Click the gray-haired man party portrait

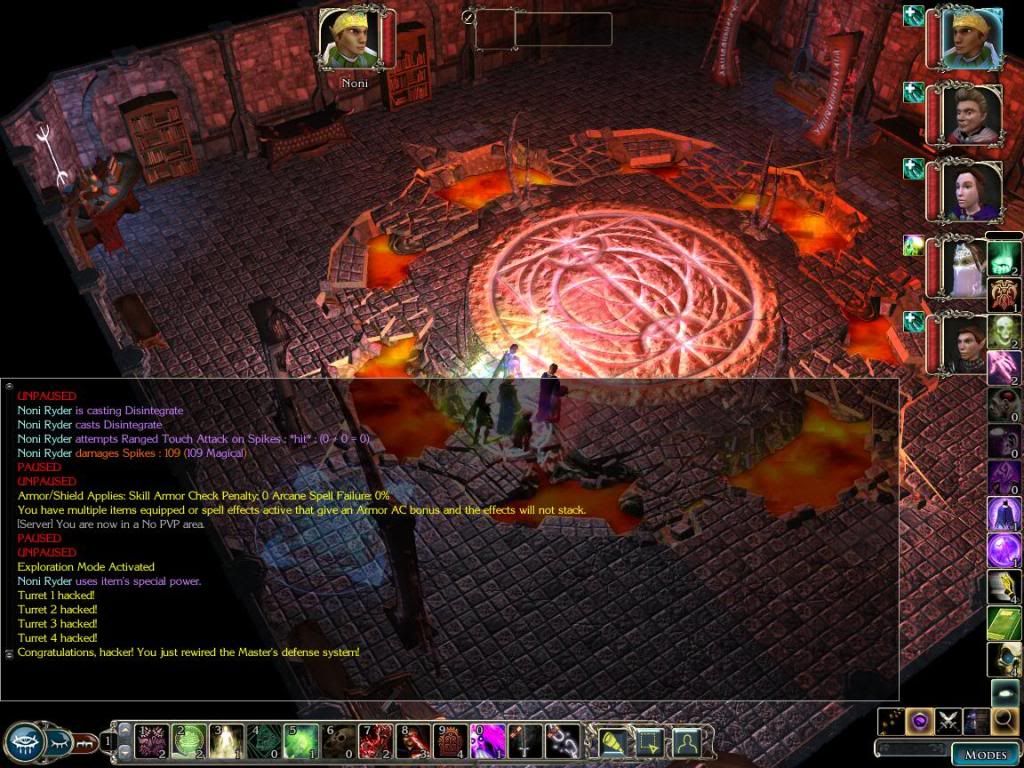pos(970,115)
